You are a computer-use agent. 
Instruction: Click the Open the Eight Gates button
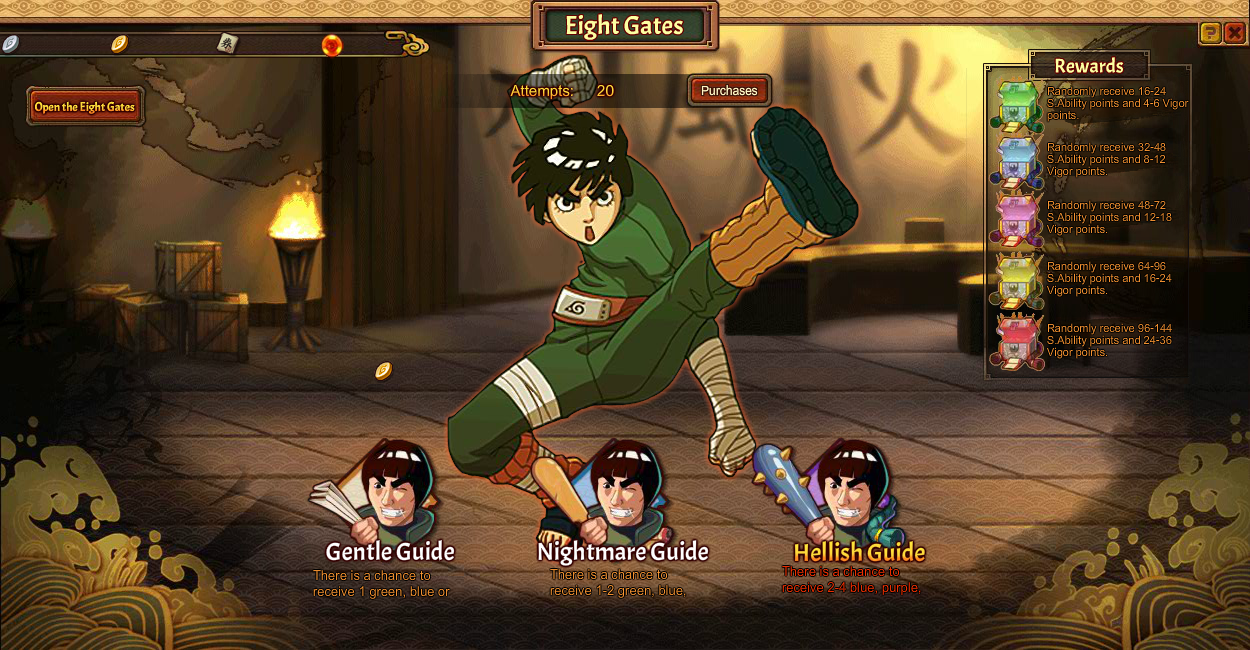pyautogui.click(x=85, y=107)
